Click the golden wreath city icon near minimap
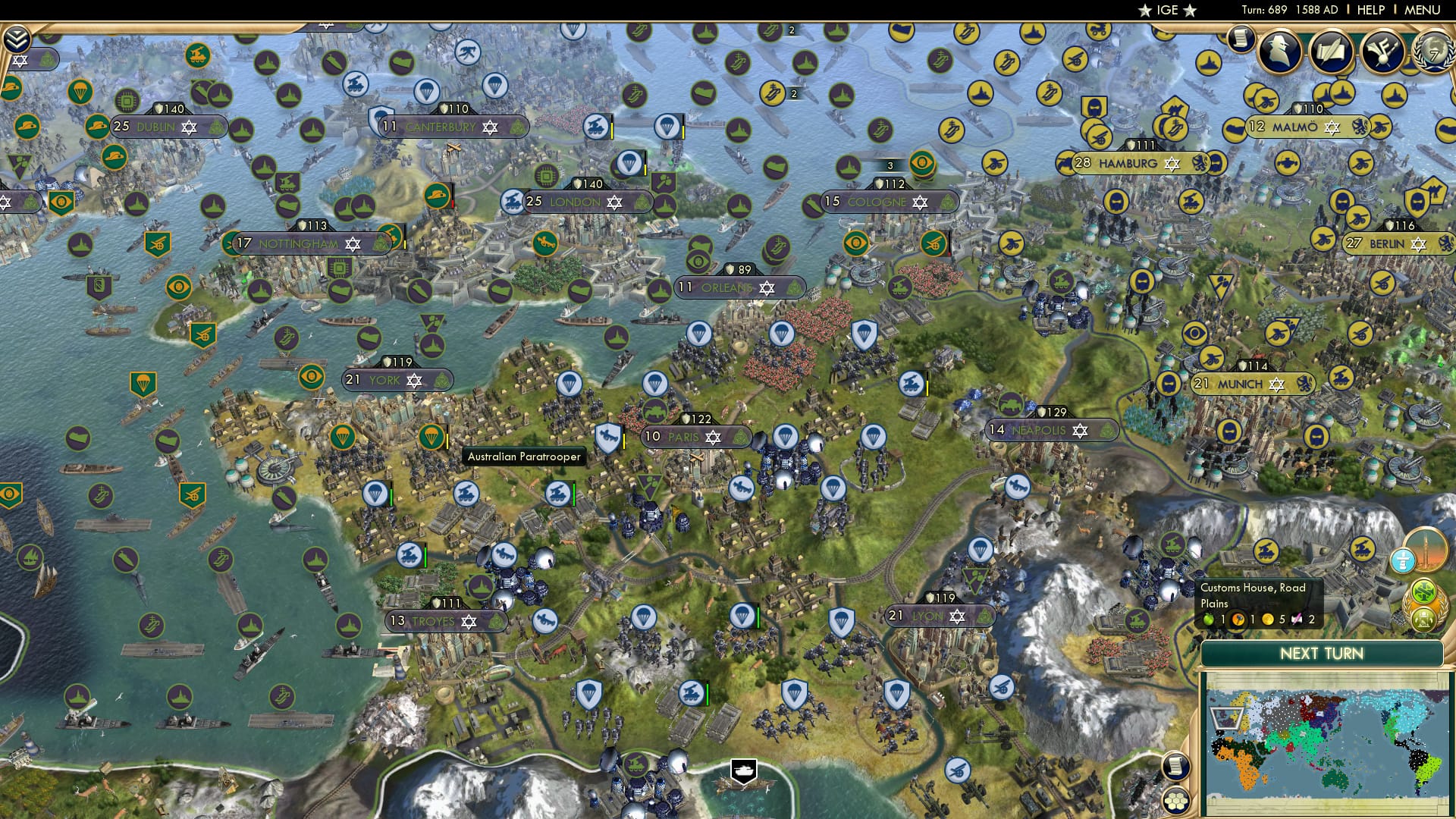Screen dimensions: 1456x819 tap(1423, 620)
